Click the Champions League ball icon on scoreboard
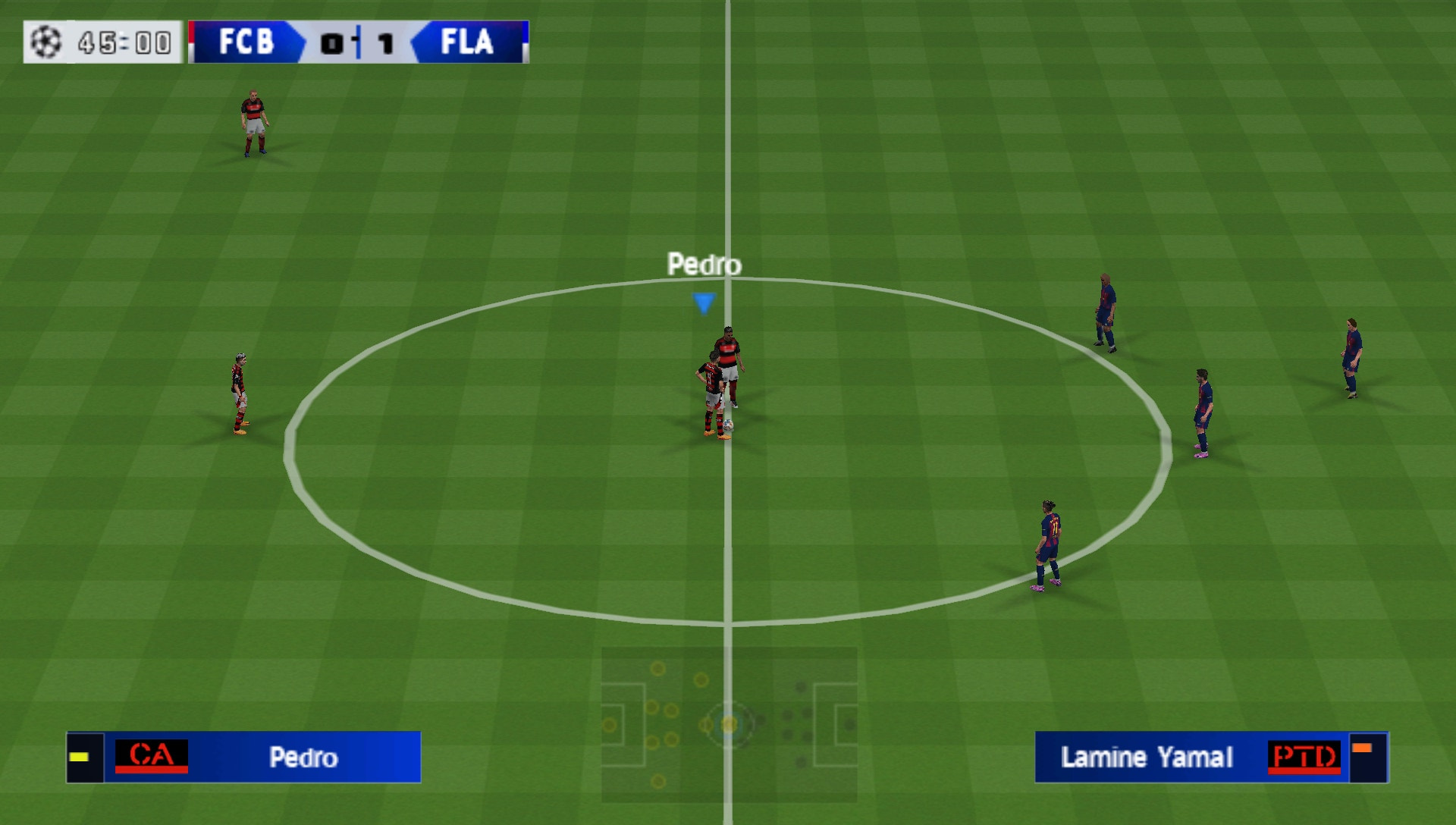Viewport: 1456px width, 825px height. click(x=47, y=43)
